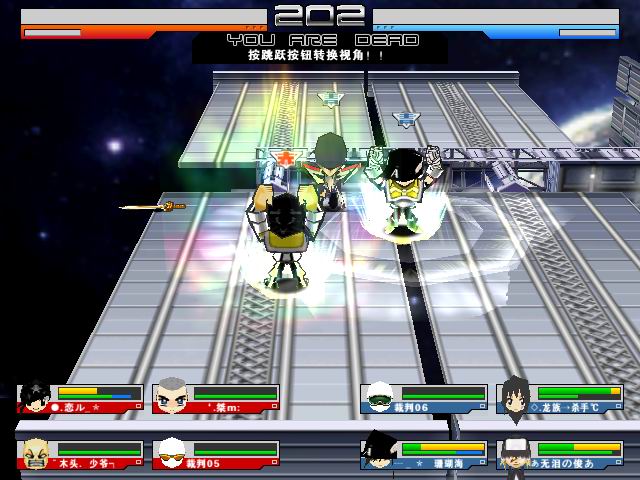Click the 桀m: player status panel

(216, 398)
